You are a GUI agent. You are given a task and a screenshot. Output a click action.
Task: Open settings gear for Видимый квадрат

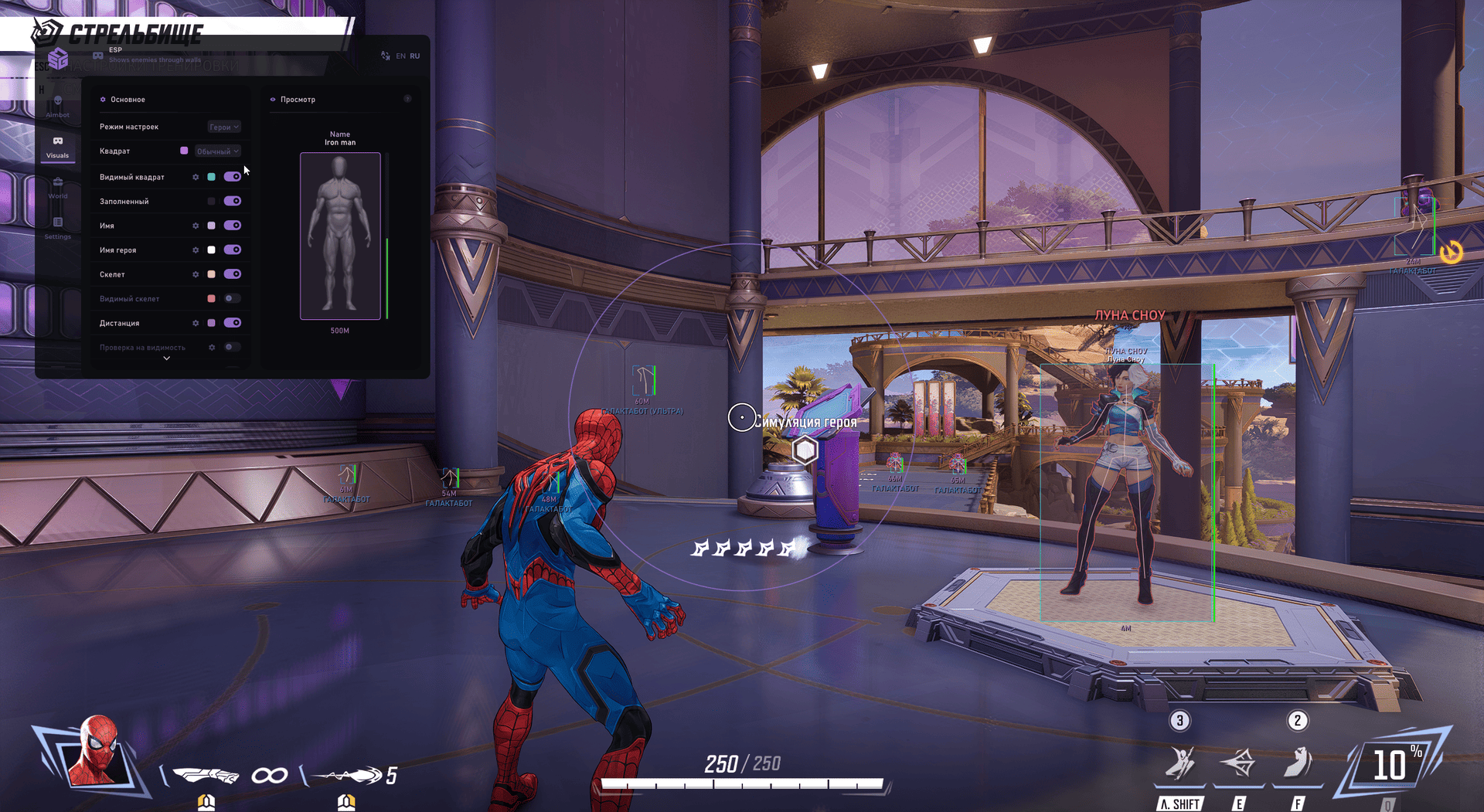click(196, 177)
